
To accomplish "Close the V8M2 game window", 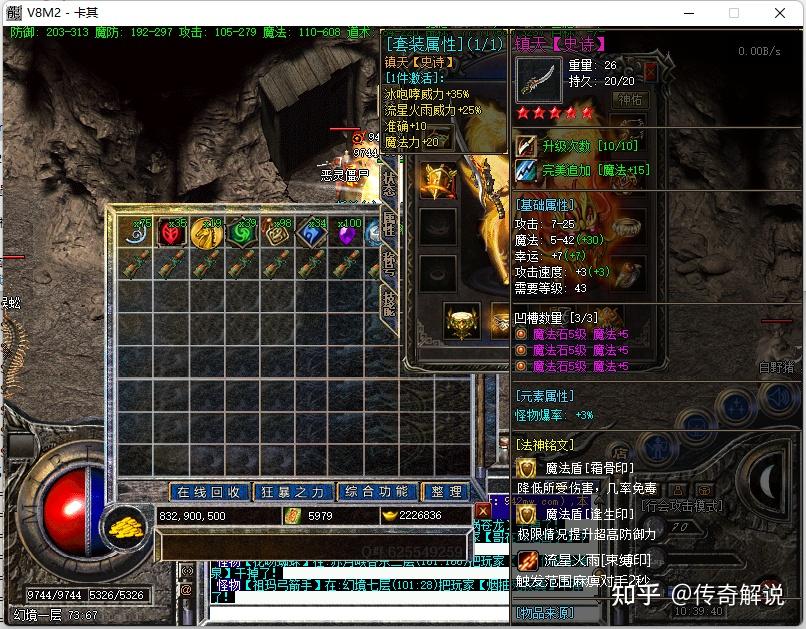I will point(780,13).
